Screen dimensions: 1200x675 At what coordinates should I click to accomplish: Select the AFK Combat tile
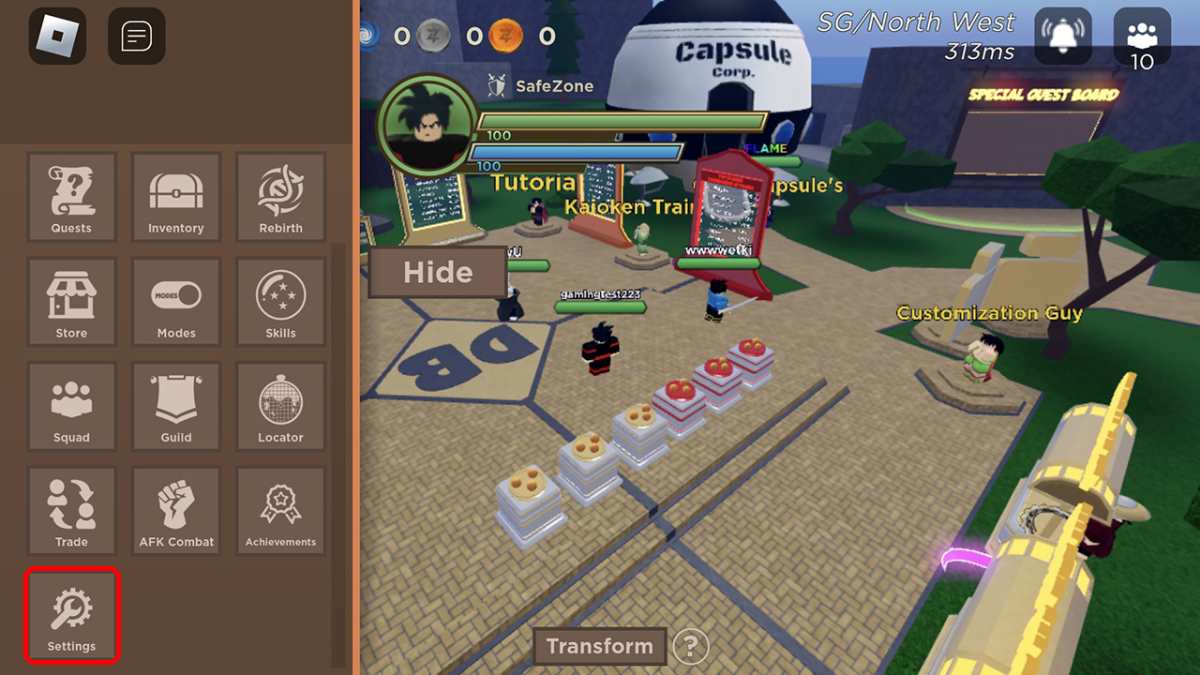[176, 511]
